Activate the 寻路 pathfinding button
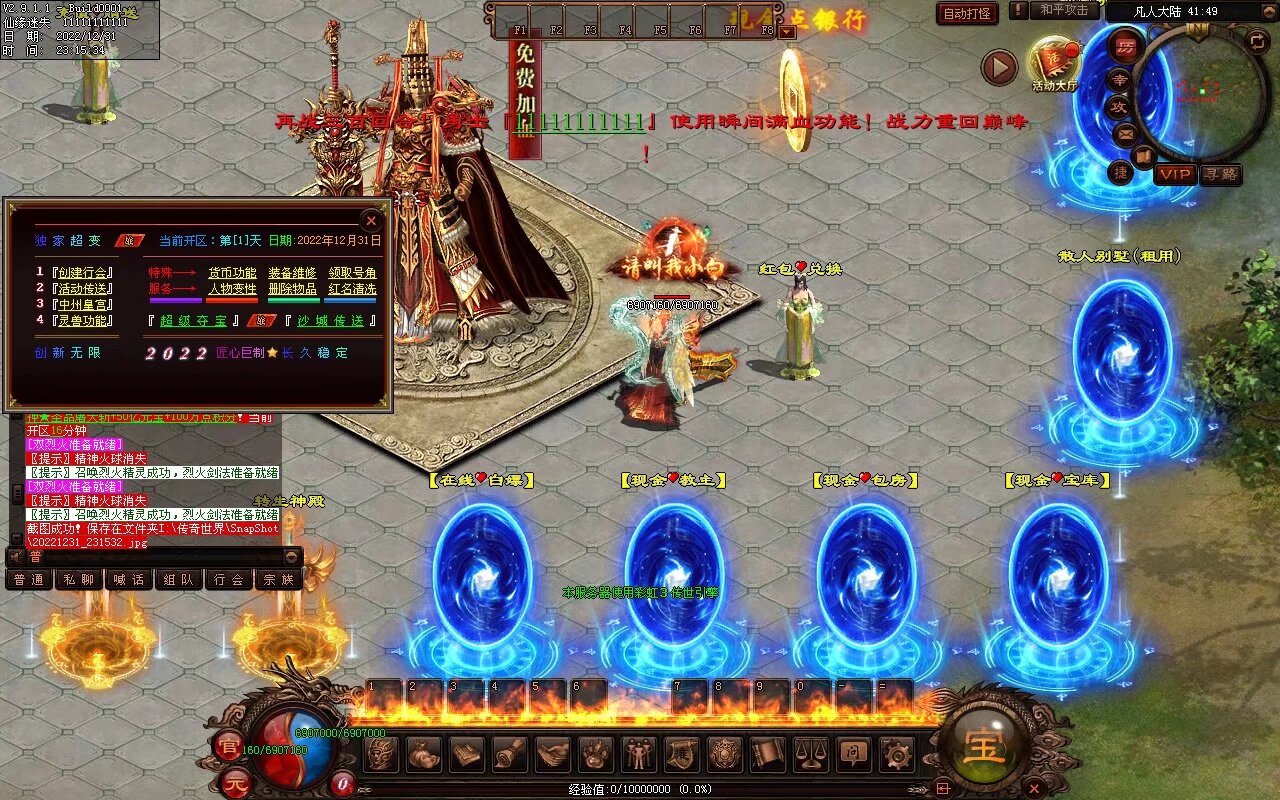Image resolution: width=1280 pixels, height=800 pixels. click(x=1220, y=174)
